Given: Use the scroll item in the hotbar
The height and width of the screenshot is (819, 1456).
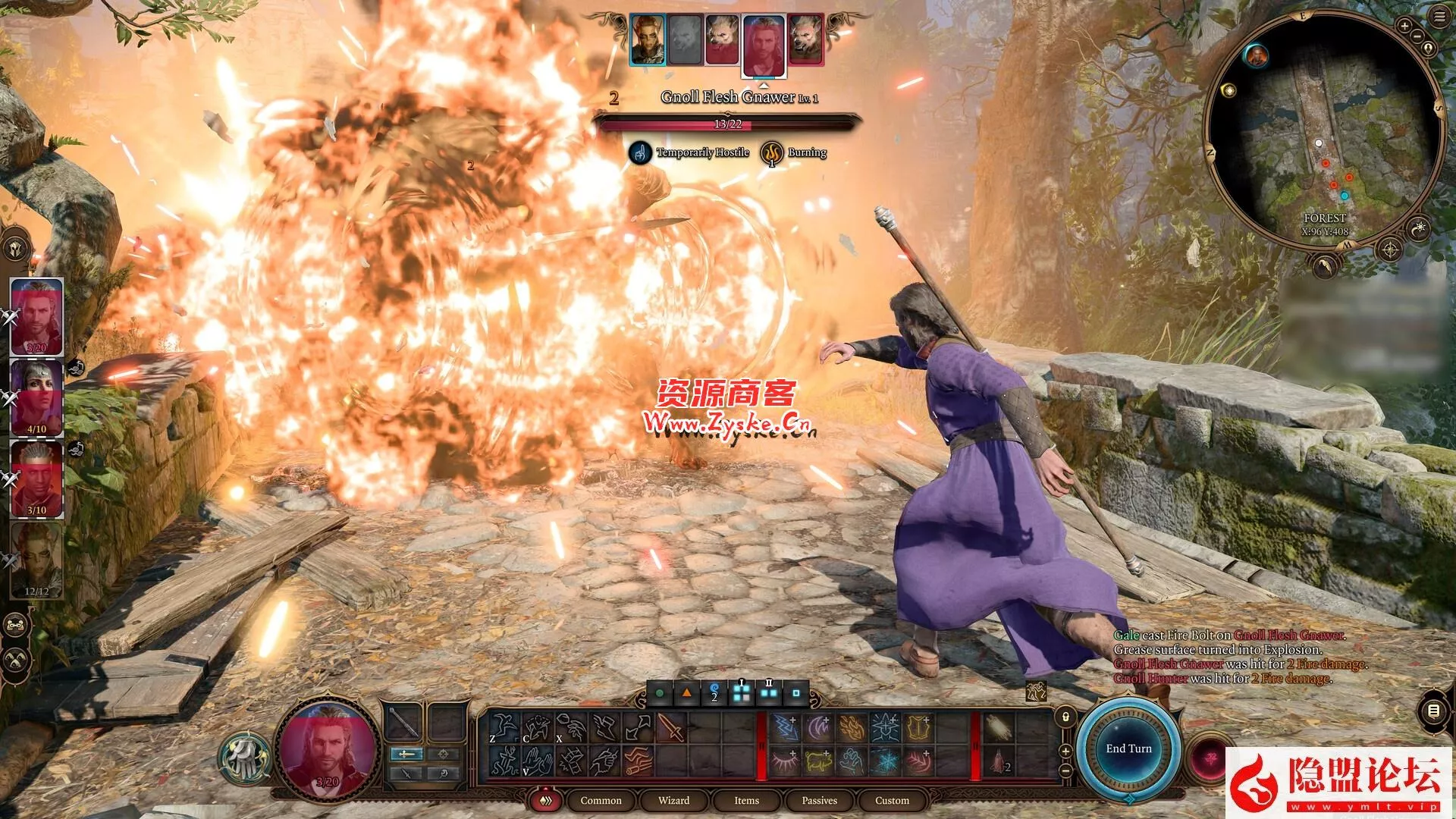Looking at the screenshot, I should pos(996,729).
